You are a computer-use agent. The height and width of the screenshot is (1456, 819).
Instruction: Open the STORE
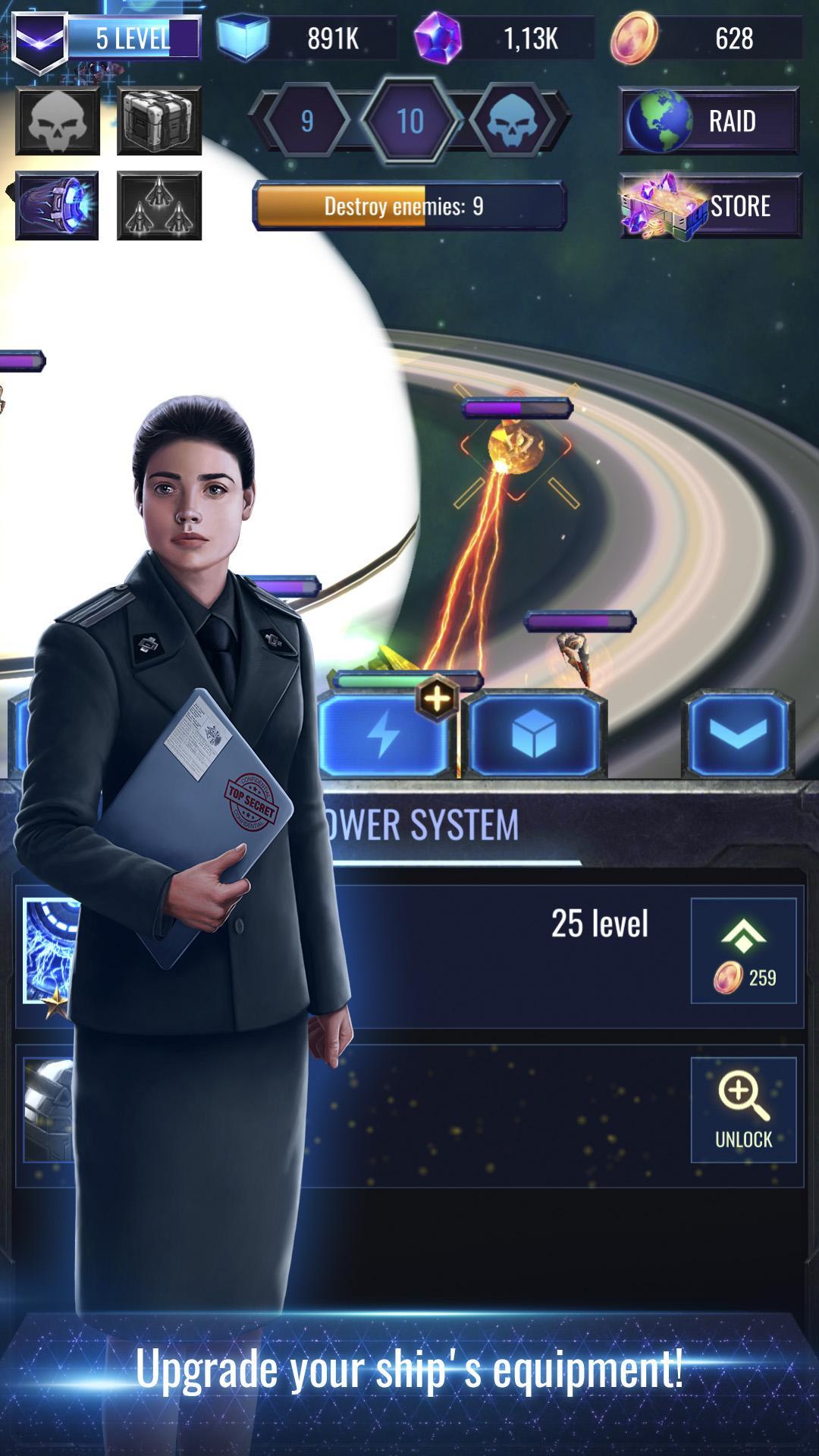pyautogui.click(x=711, y=206)
